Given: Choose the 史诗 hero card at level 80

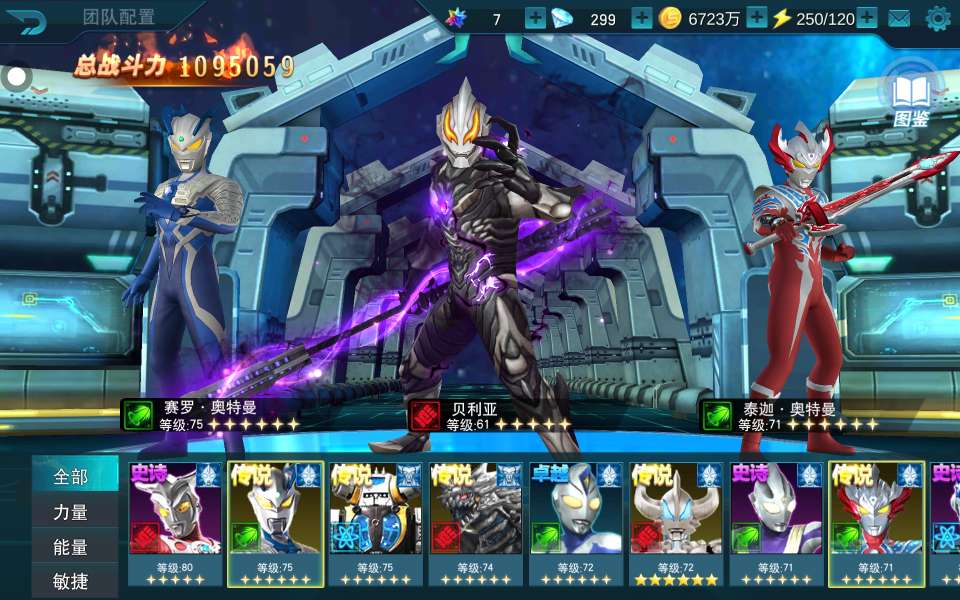Looking at the screenshot, I should (x=175, y=520).
